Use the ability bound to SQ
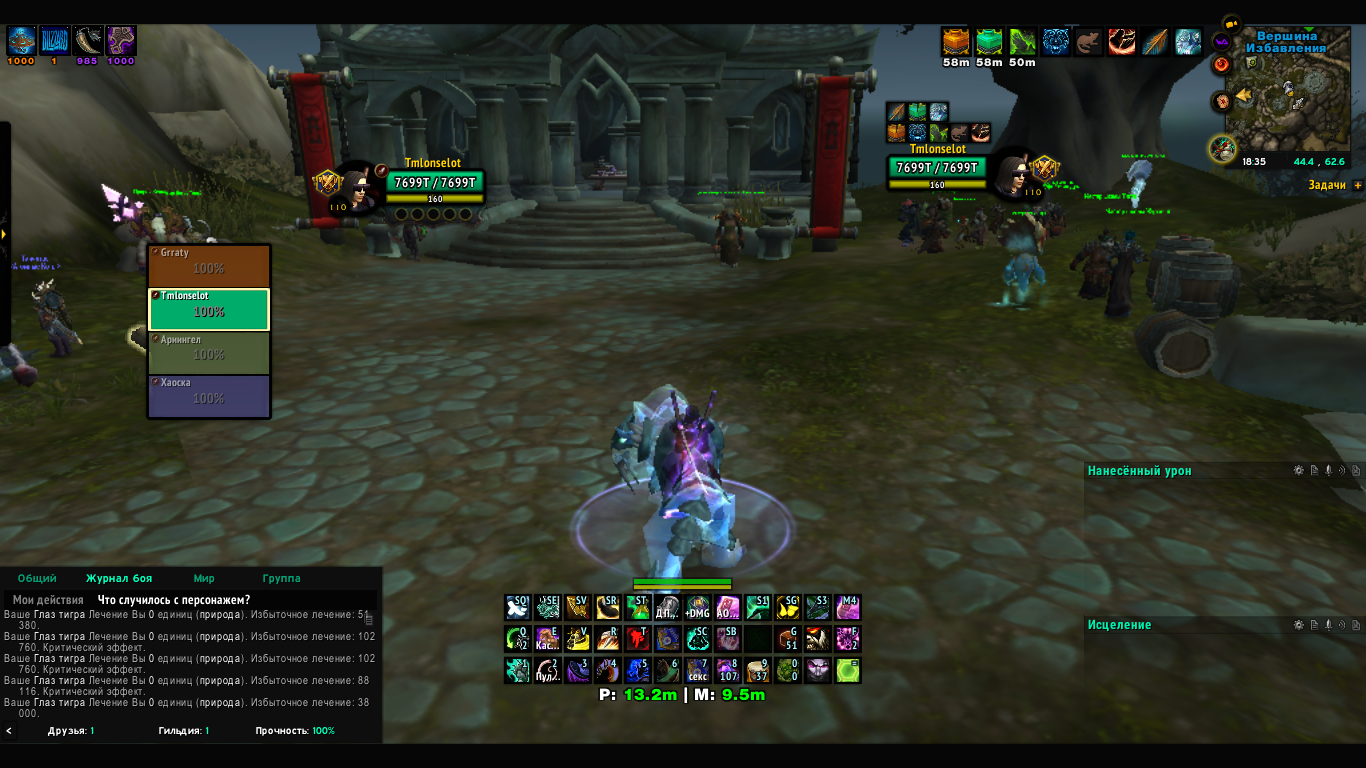Viewport: 1366px width, 768px height. point(517,607)
